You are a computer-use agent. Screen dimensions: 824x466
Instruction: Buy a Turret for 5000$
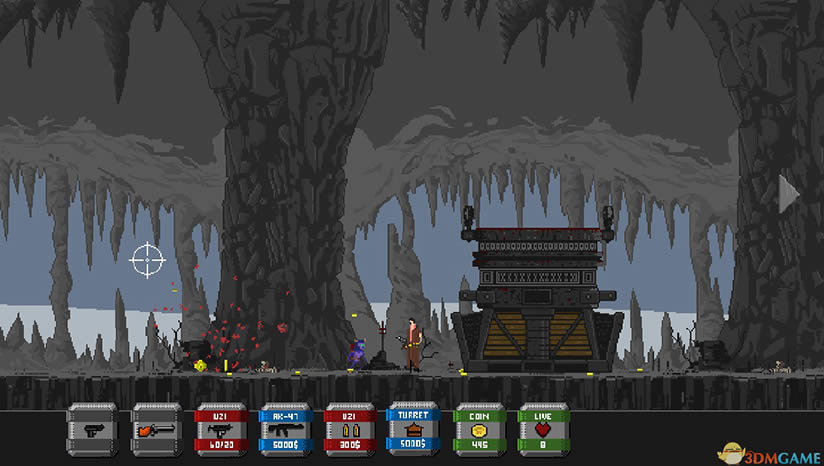[x=413, y=429]
